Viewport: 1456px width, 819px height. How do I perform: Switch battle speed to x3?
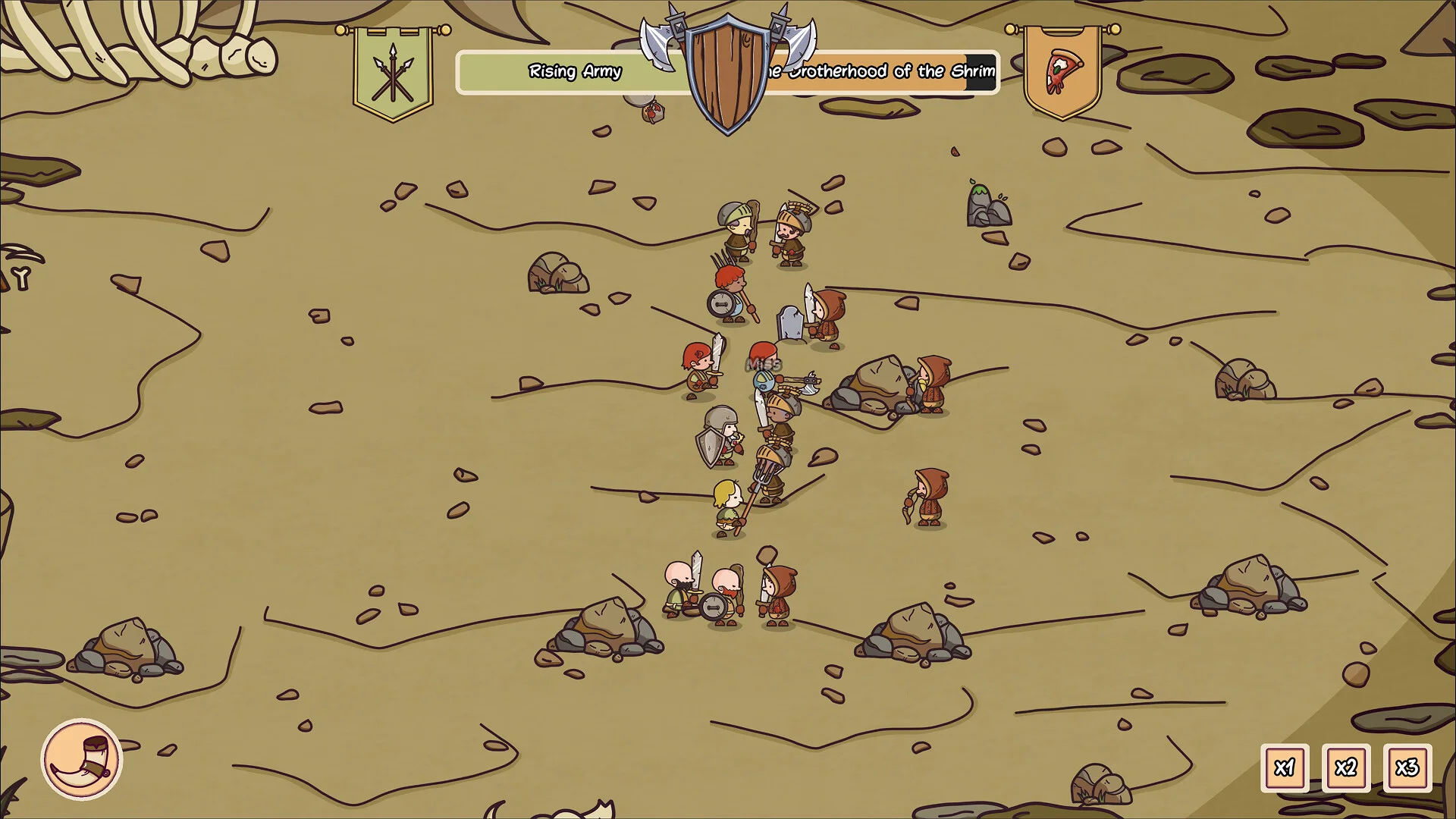click(1407, 767)
